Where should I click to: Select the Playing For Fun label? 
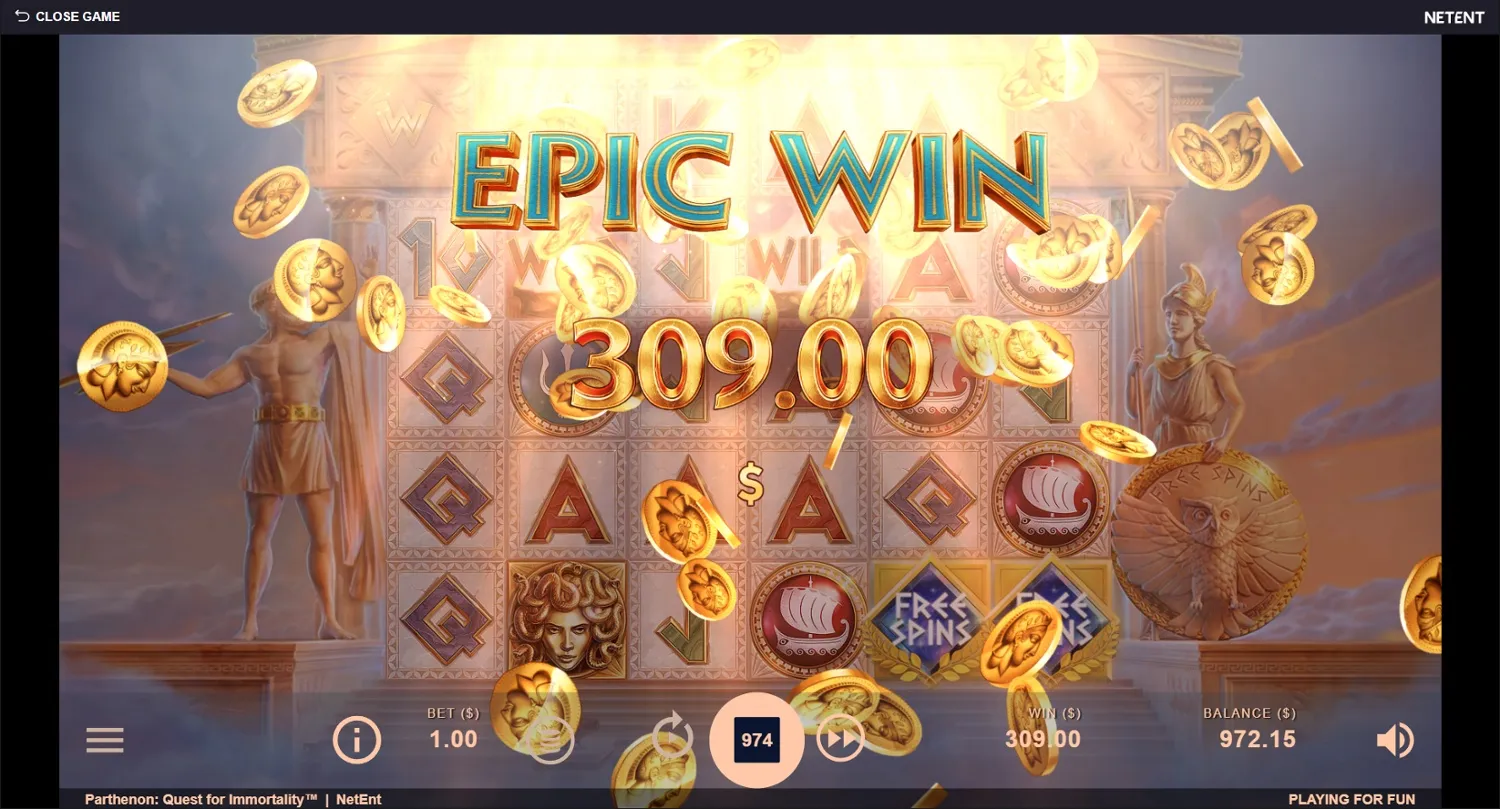(1350, 798)
